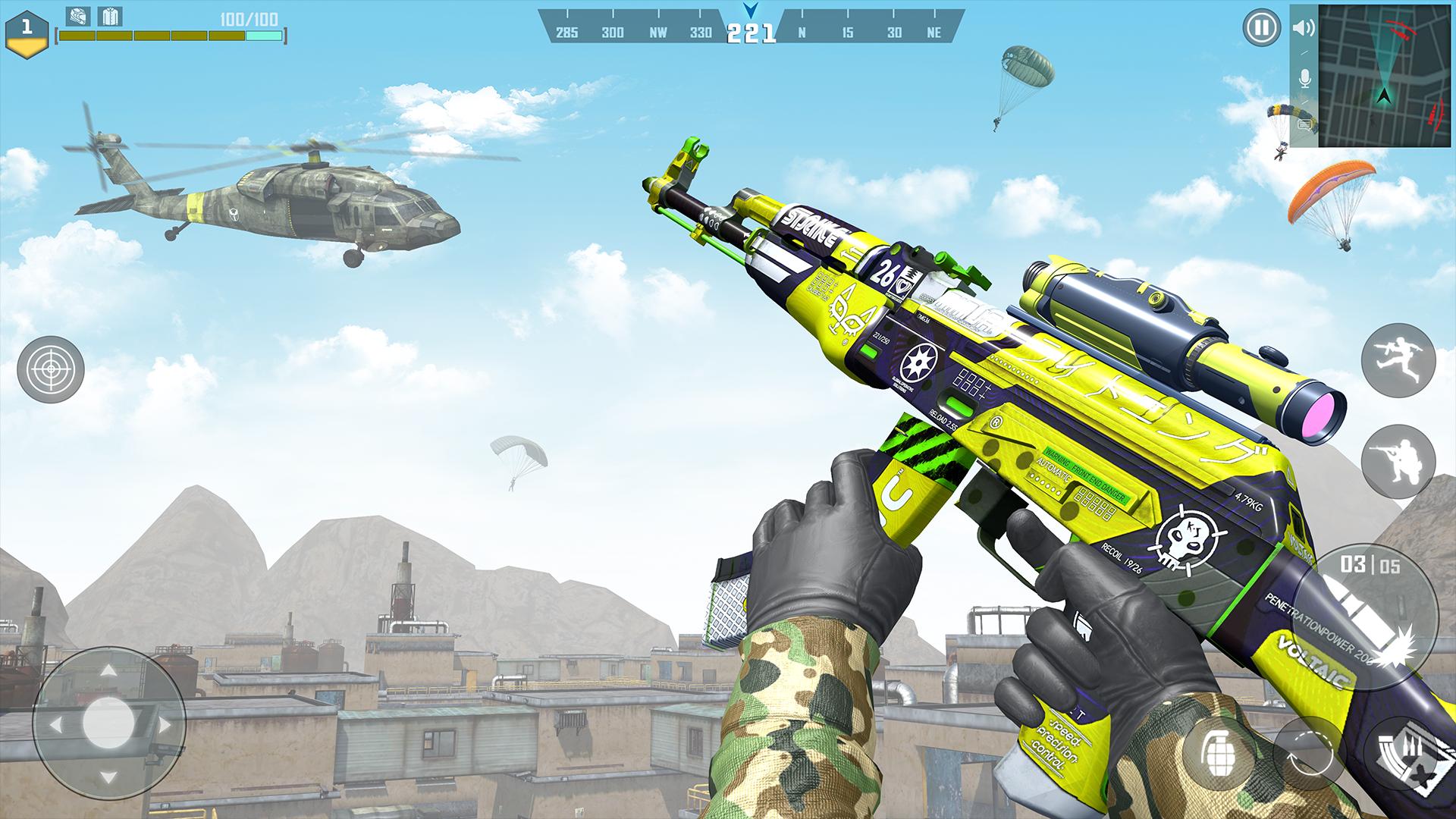The width and height of the screenshot is (1456, 819).
Task: Toggle the speaker sound icon
Action: [x=1304, y=29]
